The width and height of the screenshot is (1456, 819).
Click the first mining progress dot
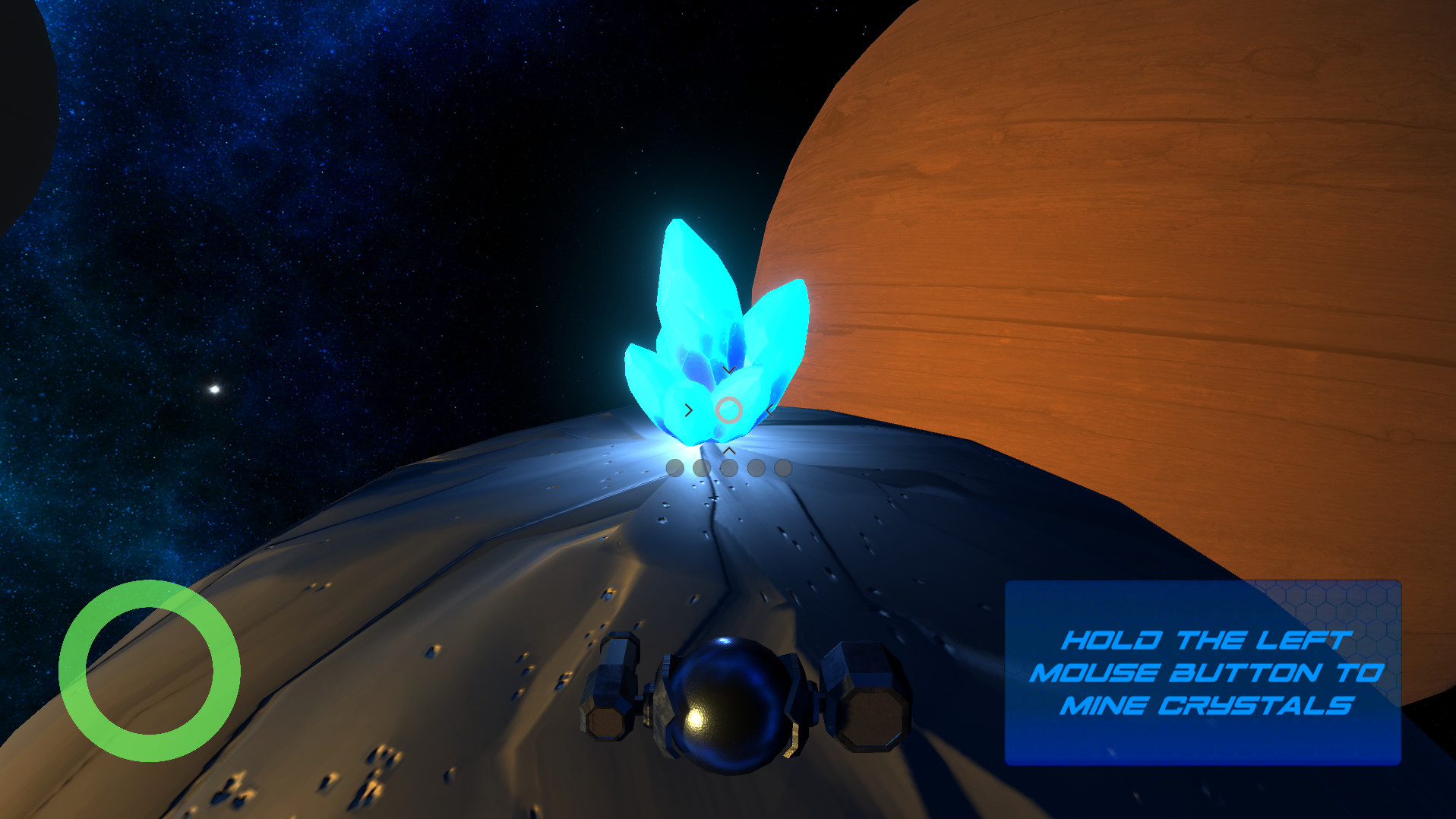click(674, 467)
